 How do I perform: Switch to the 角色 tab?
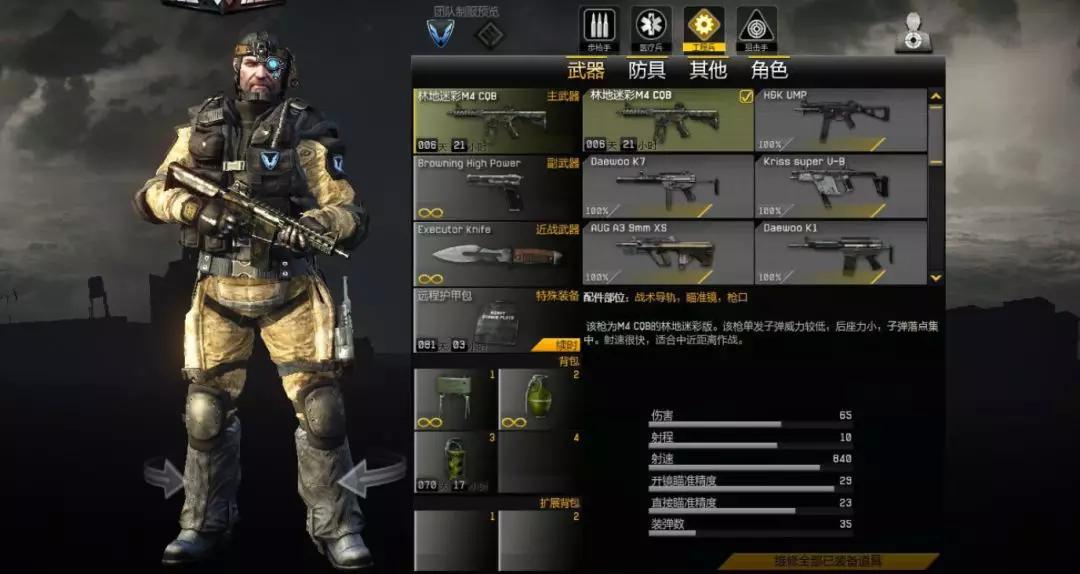pos(769,70)
